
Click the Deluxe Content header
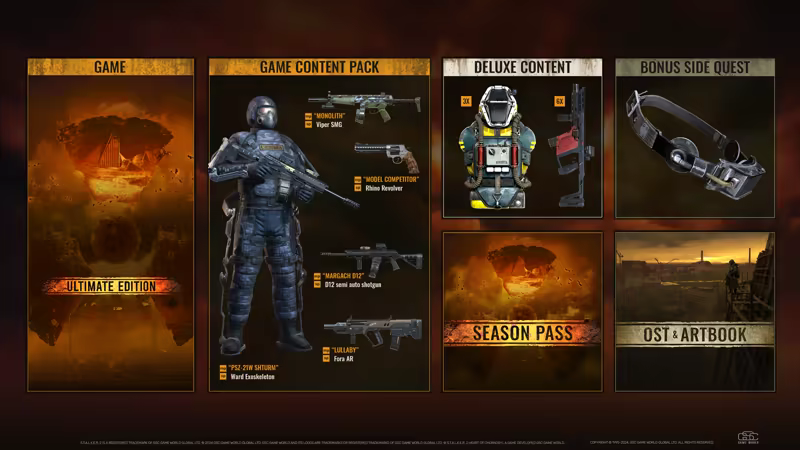click(522, 67)
